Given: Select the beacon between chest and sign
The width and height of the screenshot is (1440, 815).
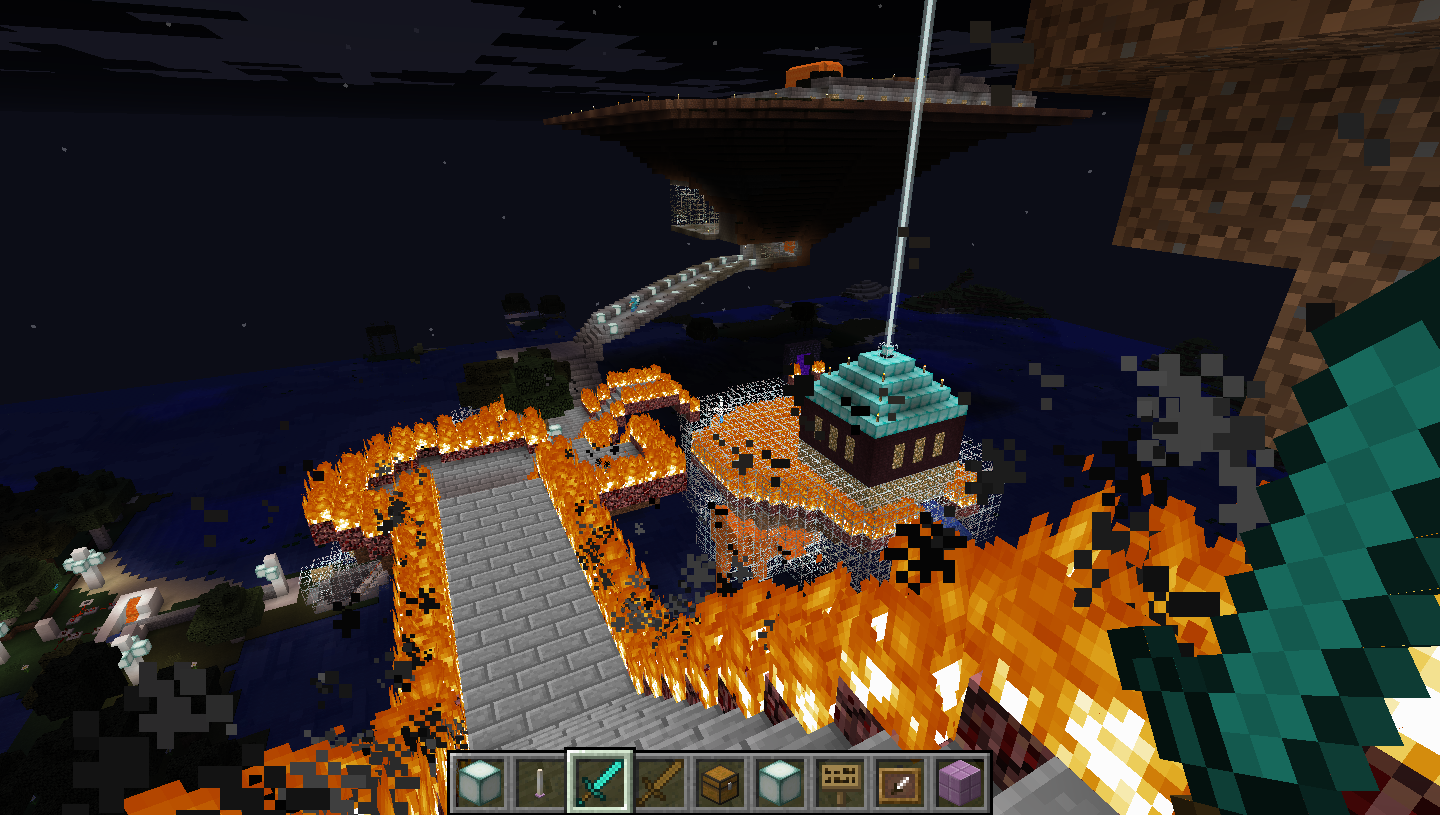Looking at the screenshot, I should pyautogui.click(x=780, y=781).
